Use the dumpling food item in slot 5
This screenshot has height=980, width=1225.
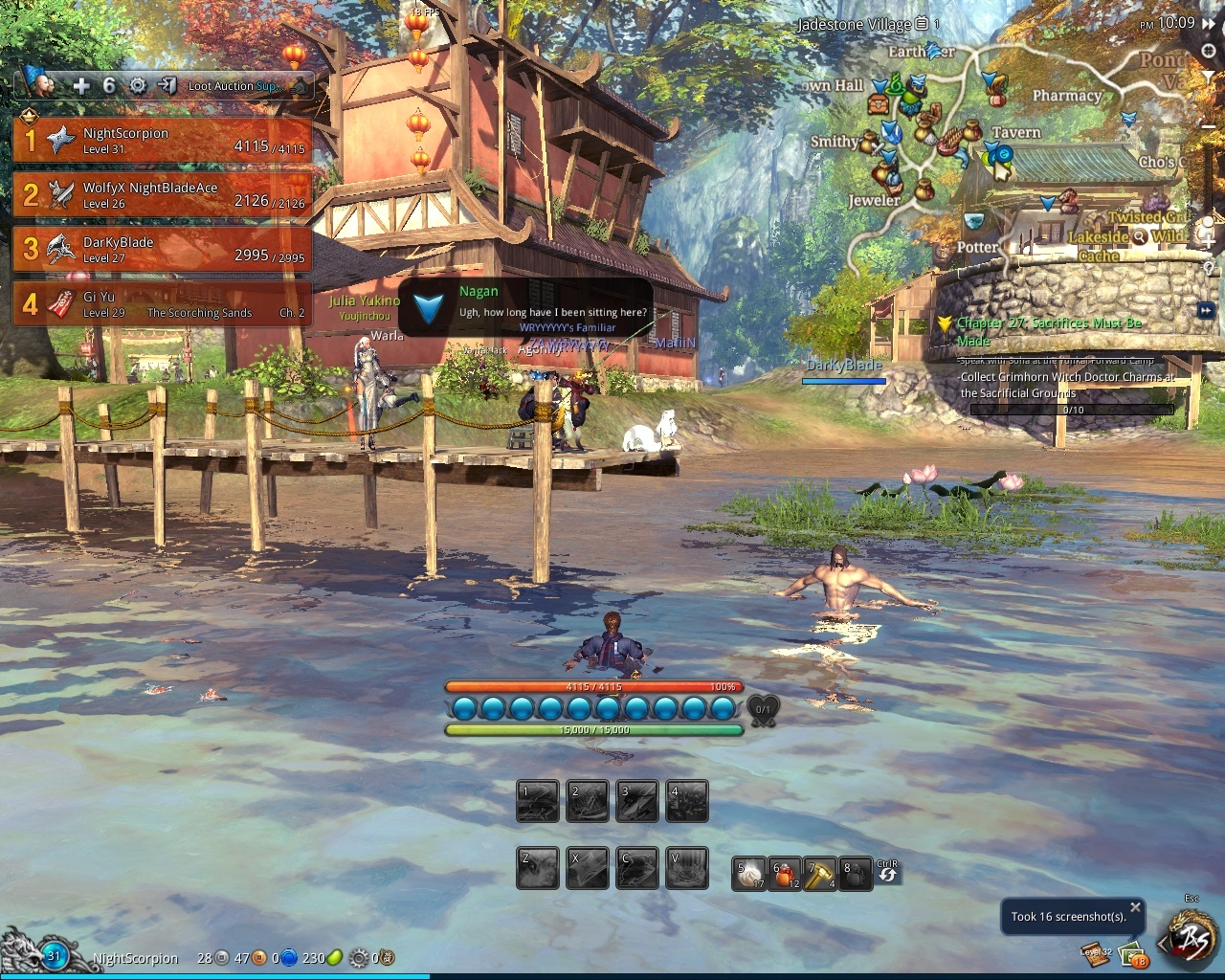tap(749, 874)
